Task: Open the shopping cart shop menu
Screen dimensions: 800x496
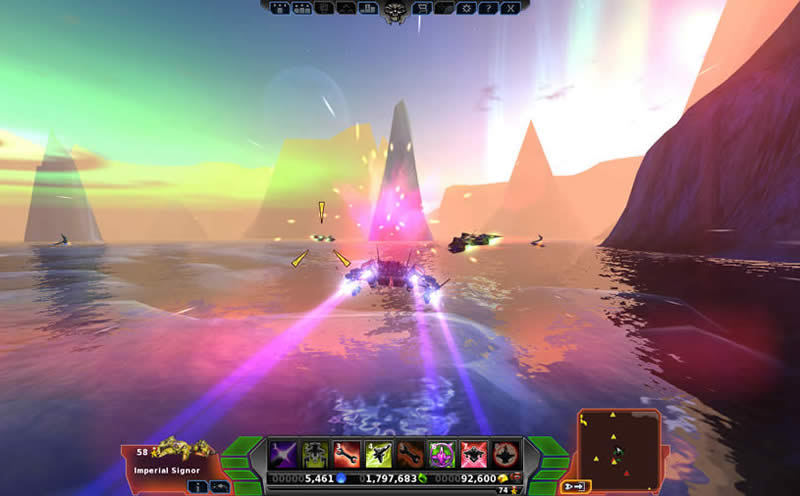Action: pos(422,8)
